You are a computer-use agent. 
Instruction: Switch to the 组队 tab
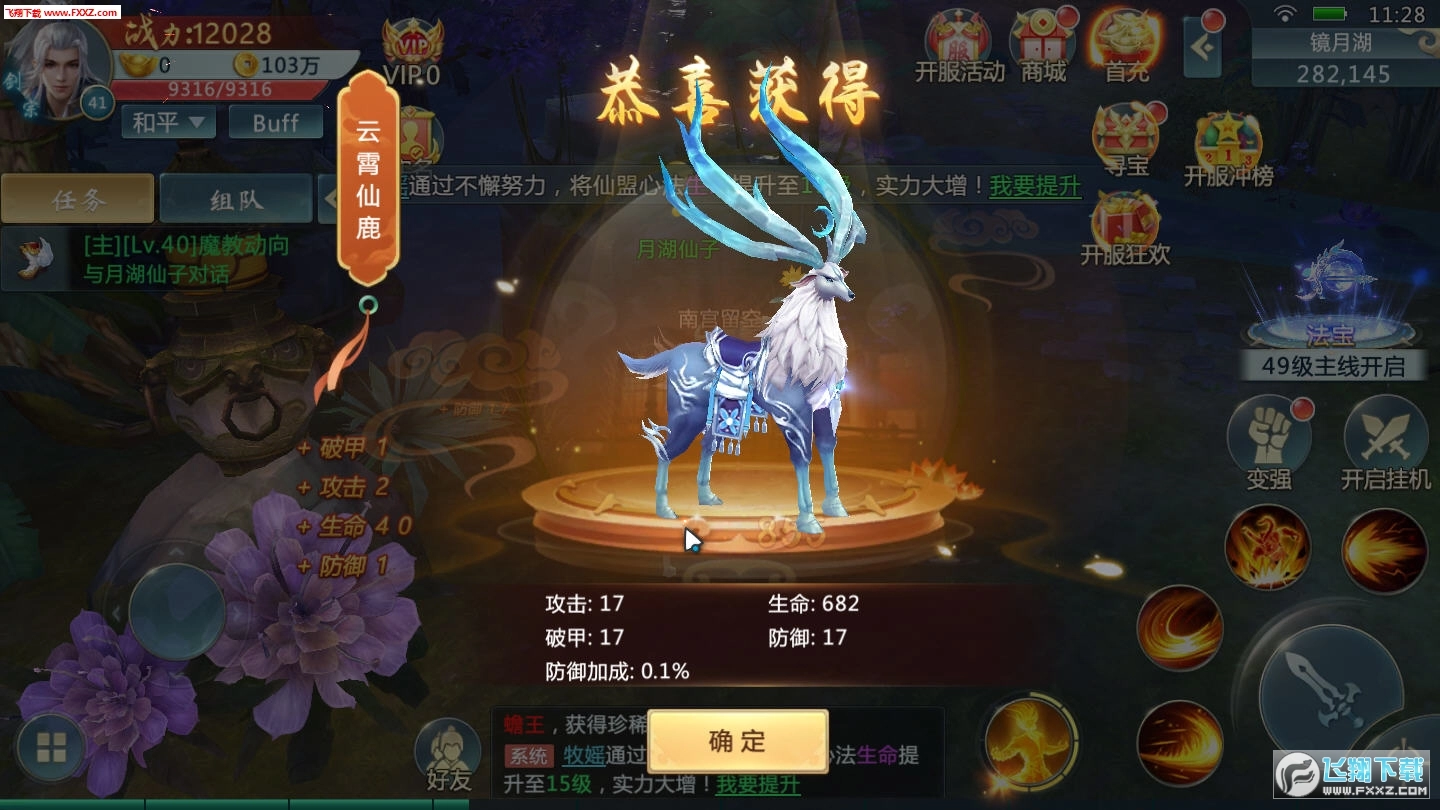pos(236,198)
